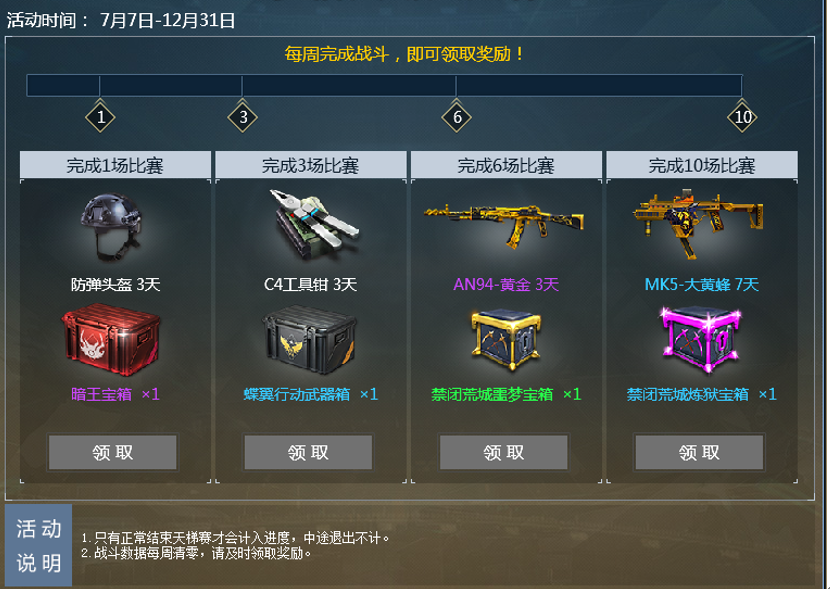Claim the reward for completing 6 matches

click(504, 452)
